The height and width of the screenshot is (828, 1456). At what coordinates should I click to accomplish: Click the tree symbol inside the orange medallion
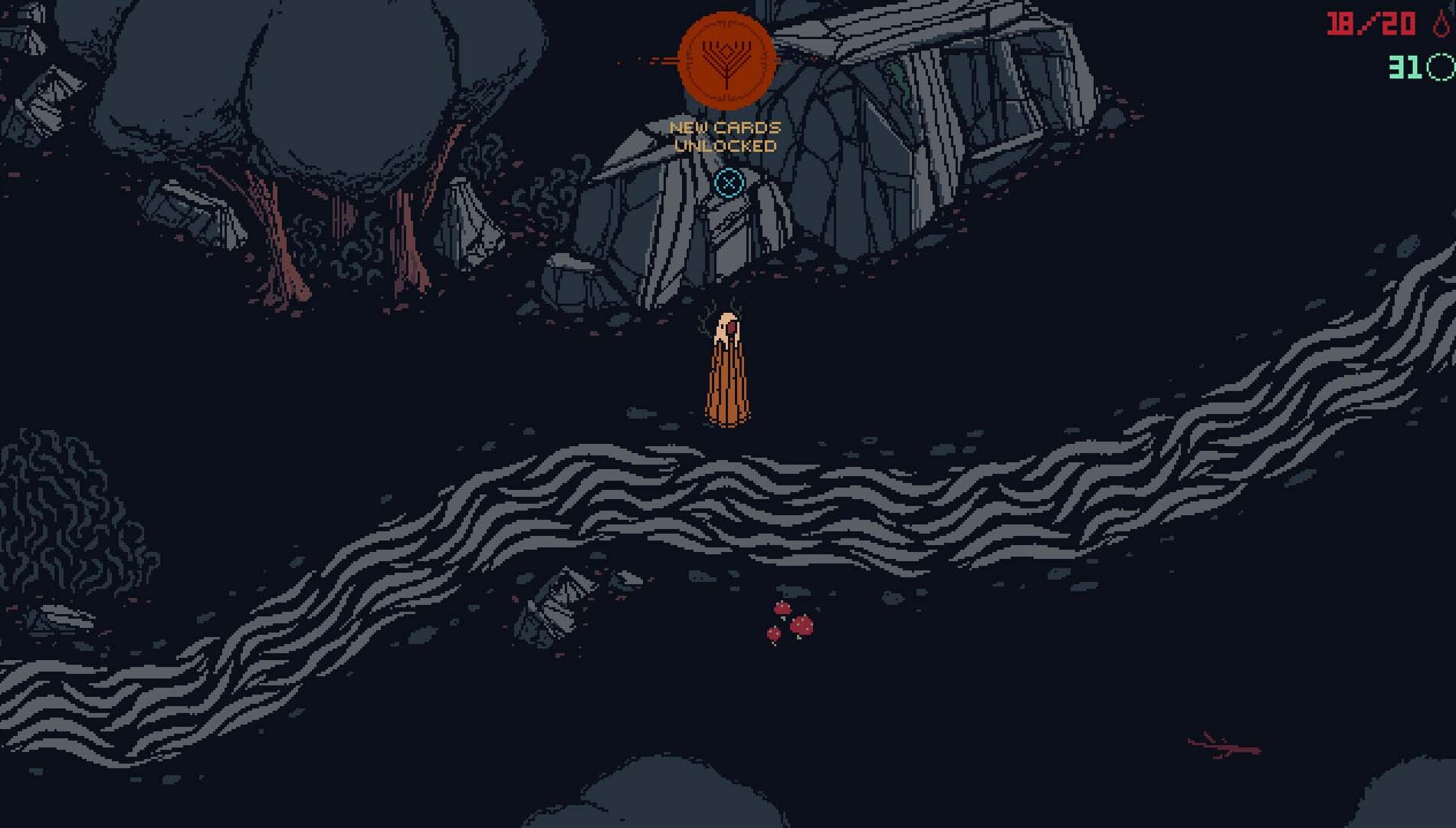[x=726, y=60]
